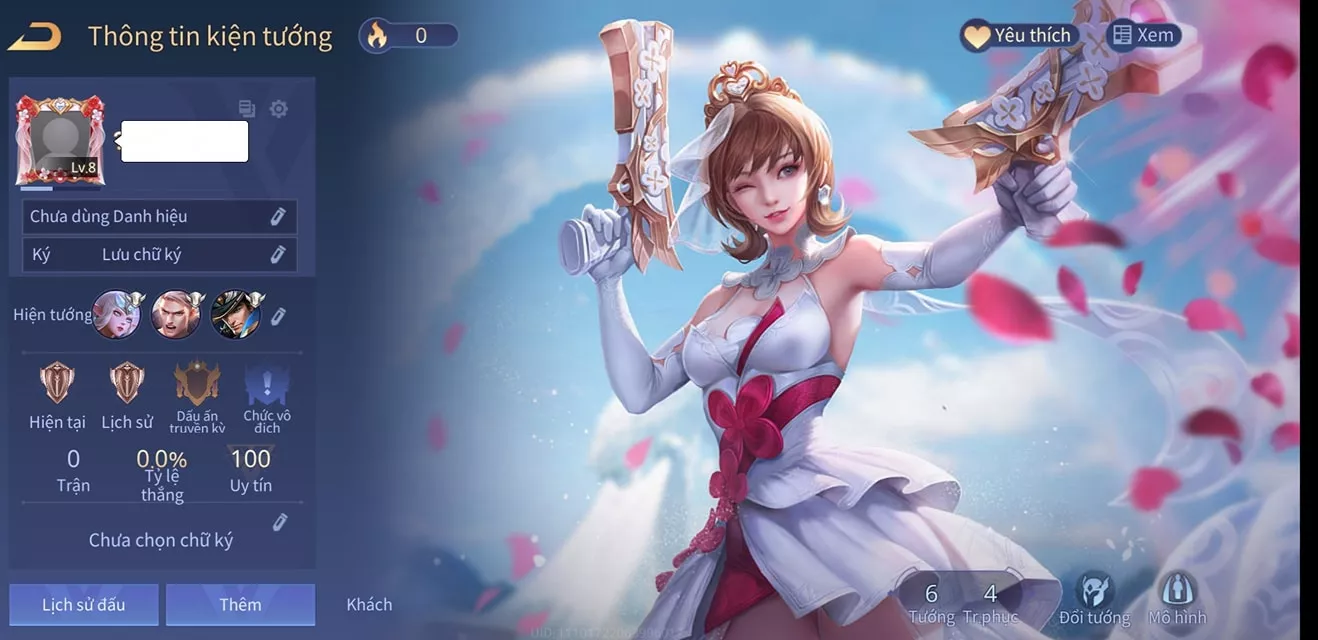Open Lịch sử đấu match history
1318x640 pixels.
tap(84, 604)
